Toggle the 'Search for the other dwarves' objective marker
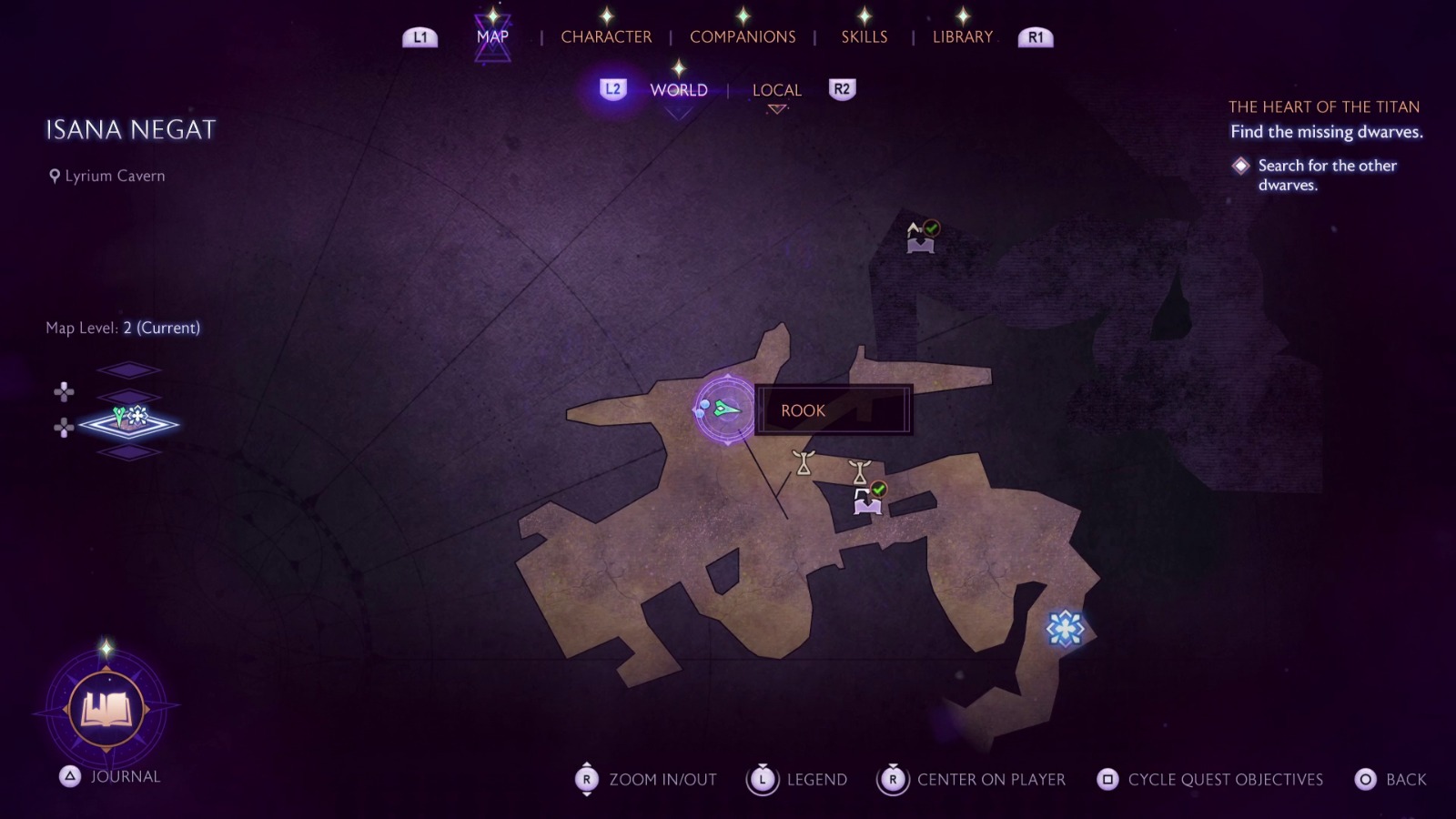This screenshot has height=819, width=1456. [x=1241, y=166]
